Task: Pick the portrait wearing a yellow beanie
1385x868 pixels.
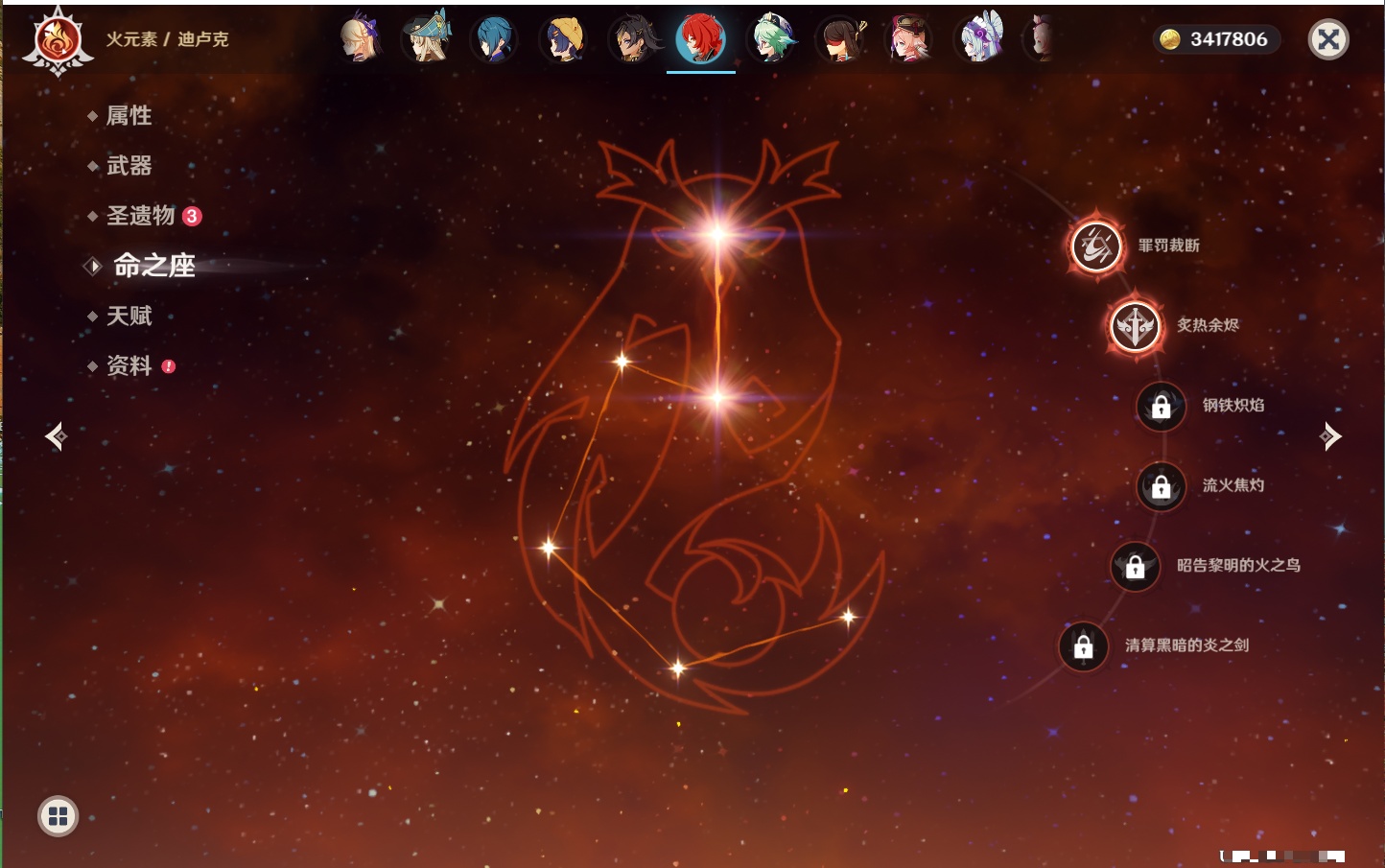Action: point(564,38)
